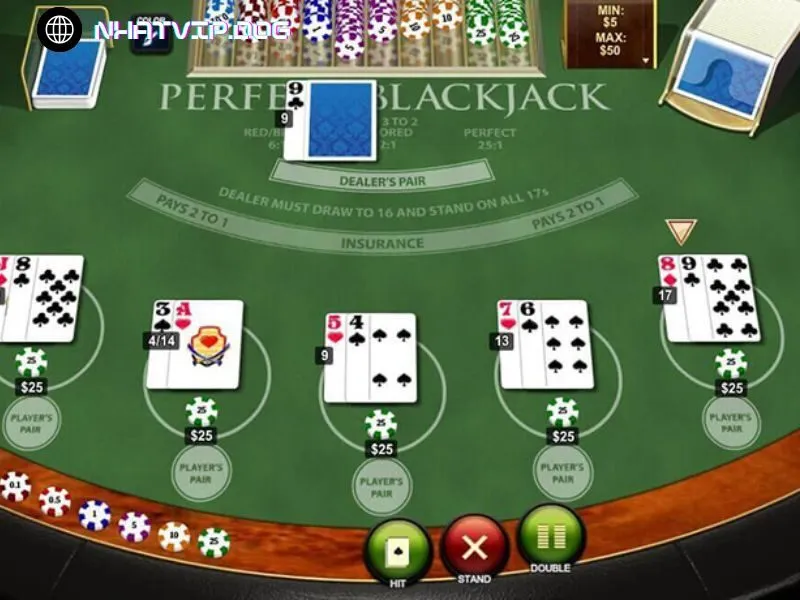Viewport: 800px width, 600px height.
Task: Pick the 0.5 value betting chip
Action: point(55,501)
